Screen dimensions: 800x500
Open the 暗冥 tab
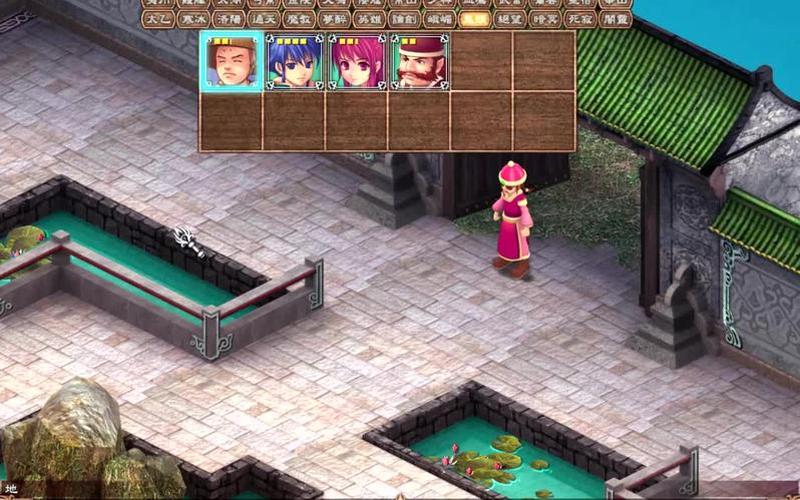[545, 19]
